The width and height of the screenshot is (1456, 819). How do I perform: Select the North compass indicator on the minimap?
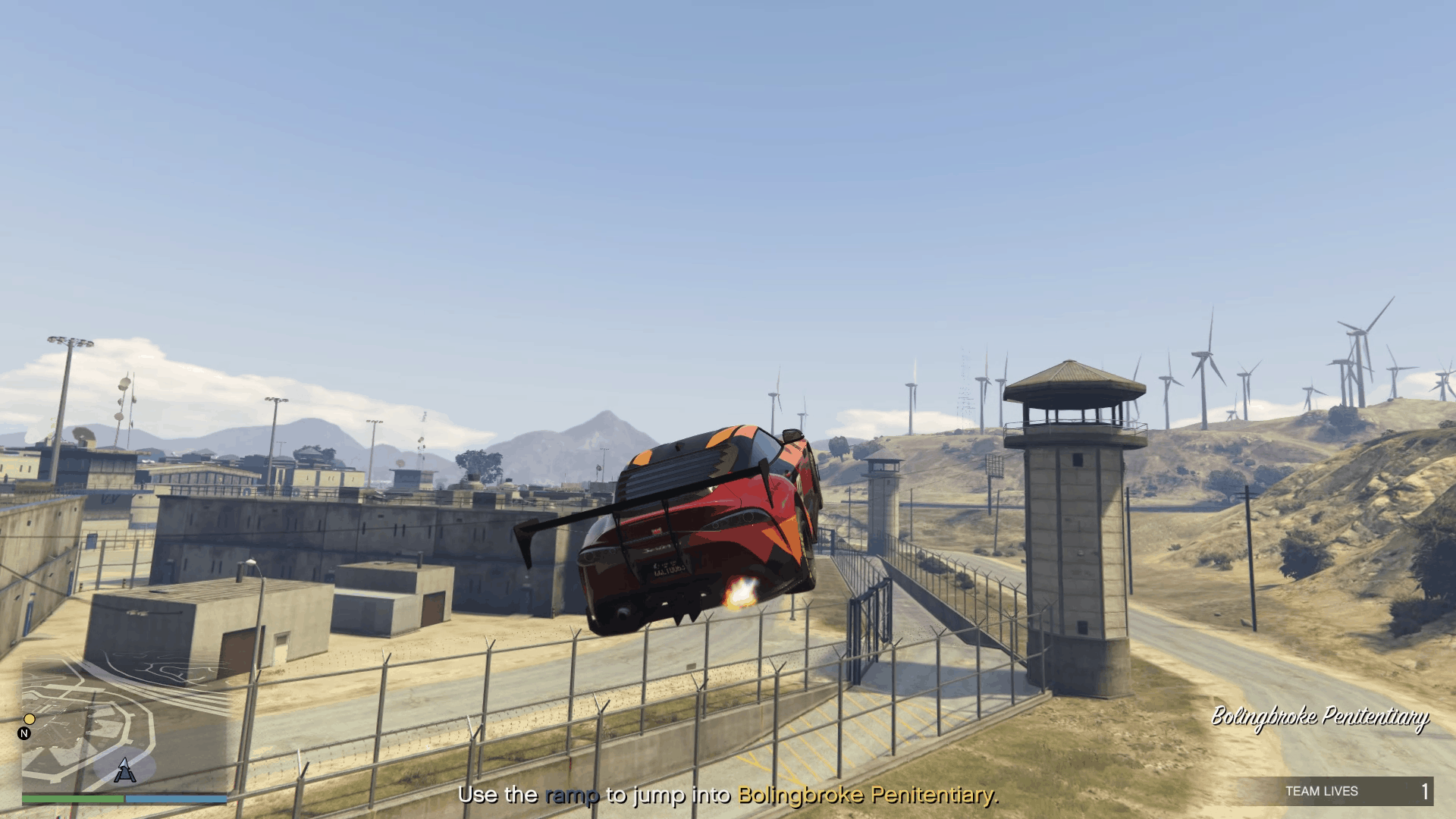(x=24, y=733)
